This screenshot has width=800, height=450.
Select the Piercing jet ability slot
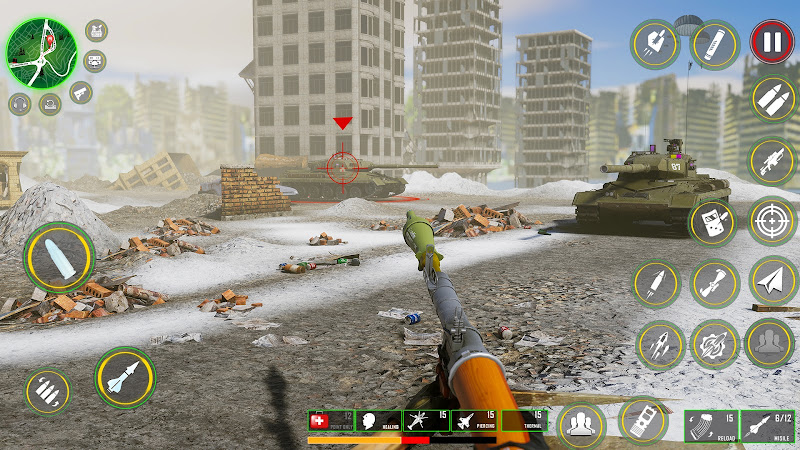[476, 422]
